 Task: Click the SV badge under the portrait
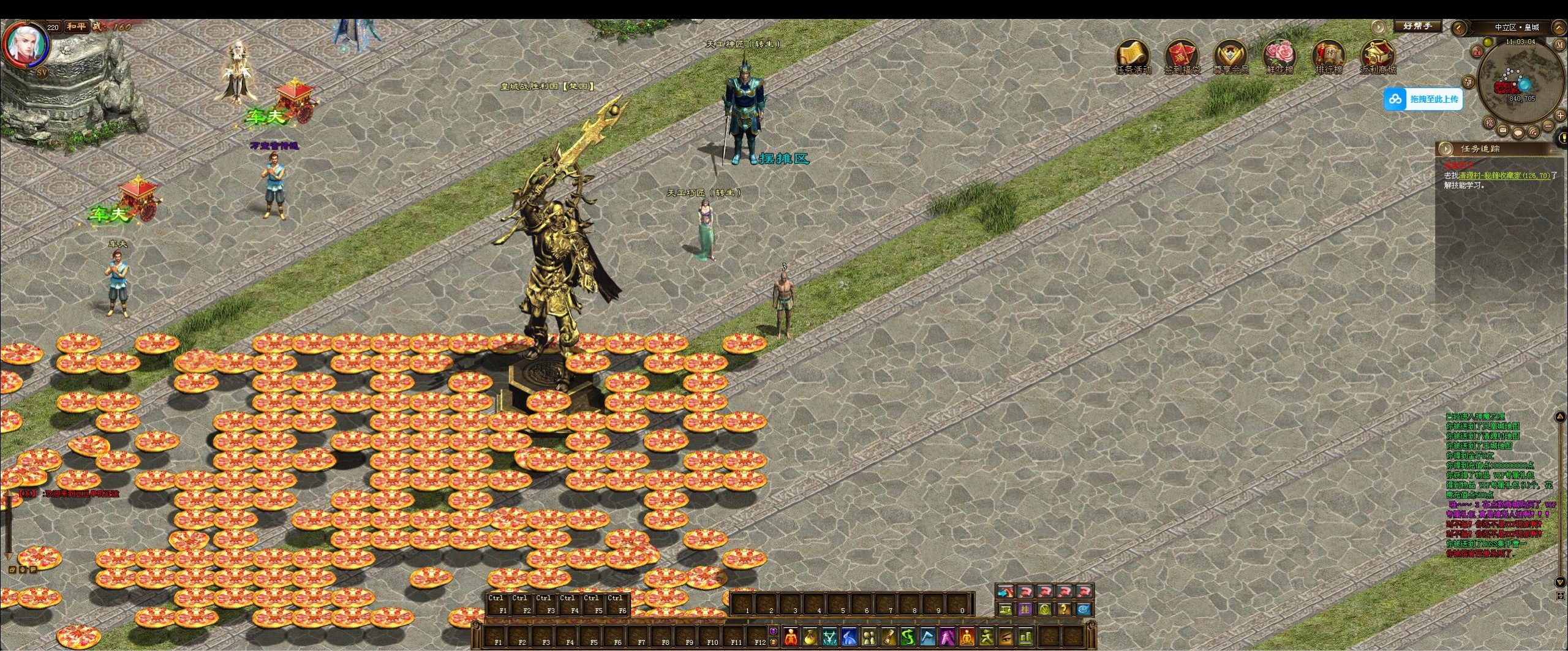point(42,72)
